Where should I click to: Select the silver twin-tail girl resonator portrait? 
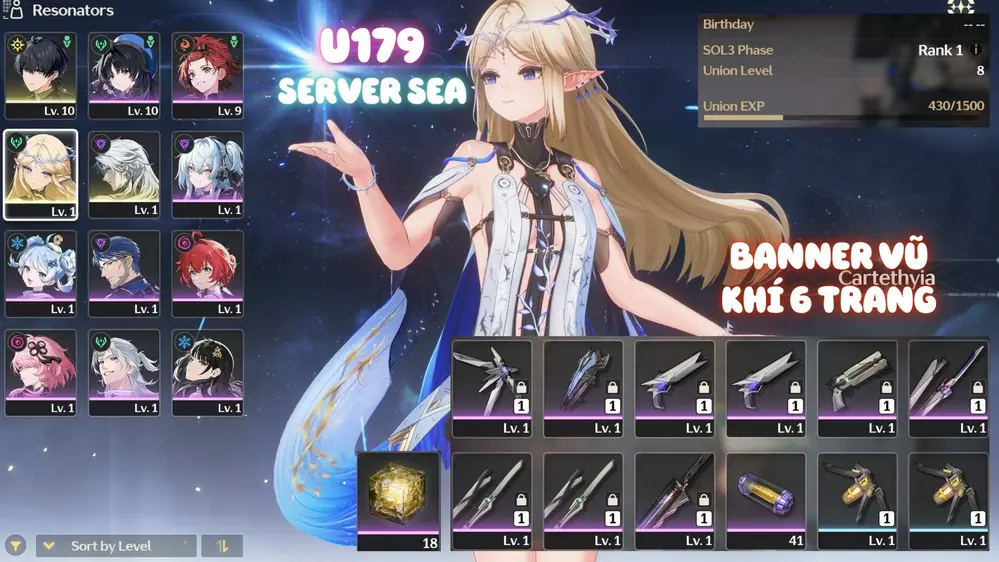point(207,174)
